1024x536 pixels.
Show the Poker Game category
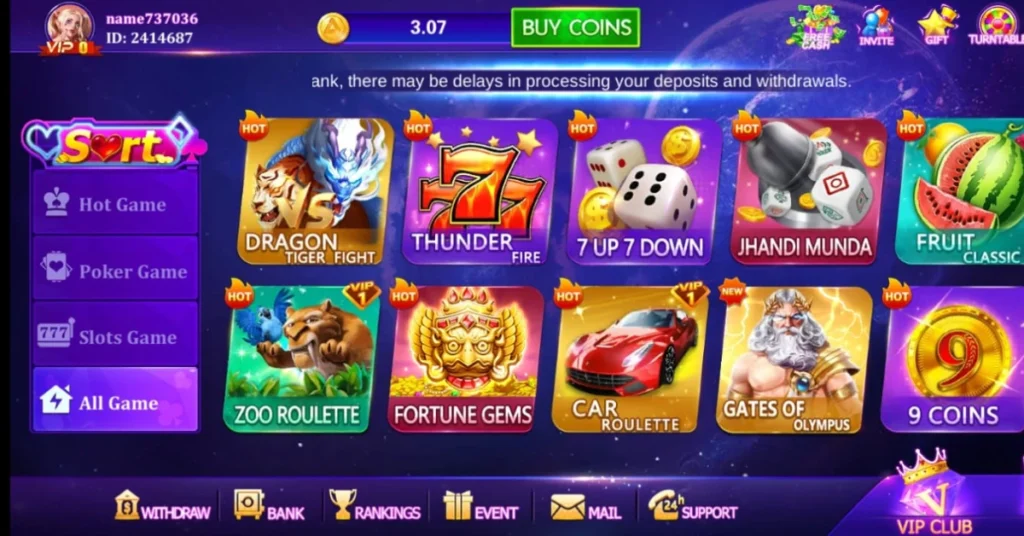click(x=115, y=271)
